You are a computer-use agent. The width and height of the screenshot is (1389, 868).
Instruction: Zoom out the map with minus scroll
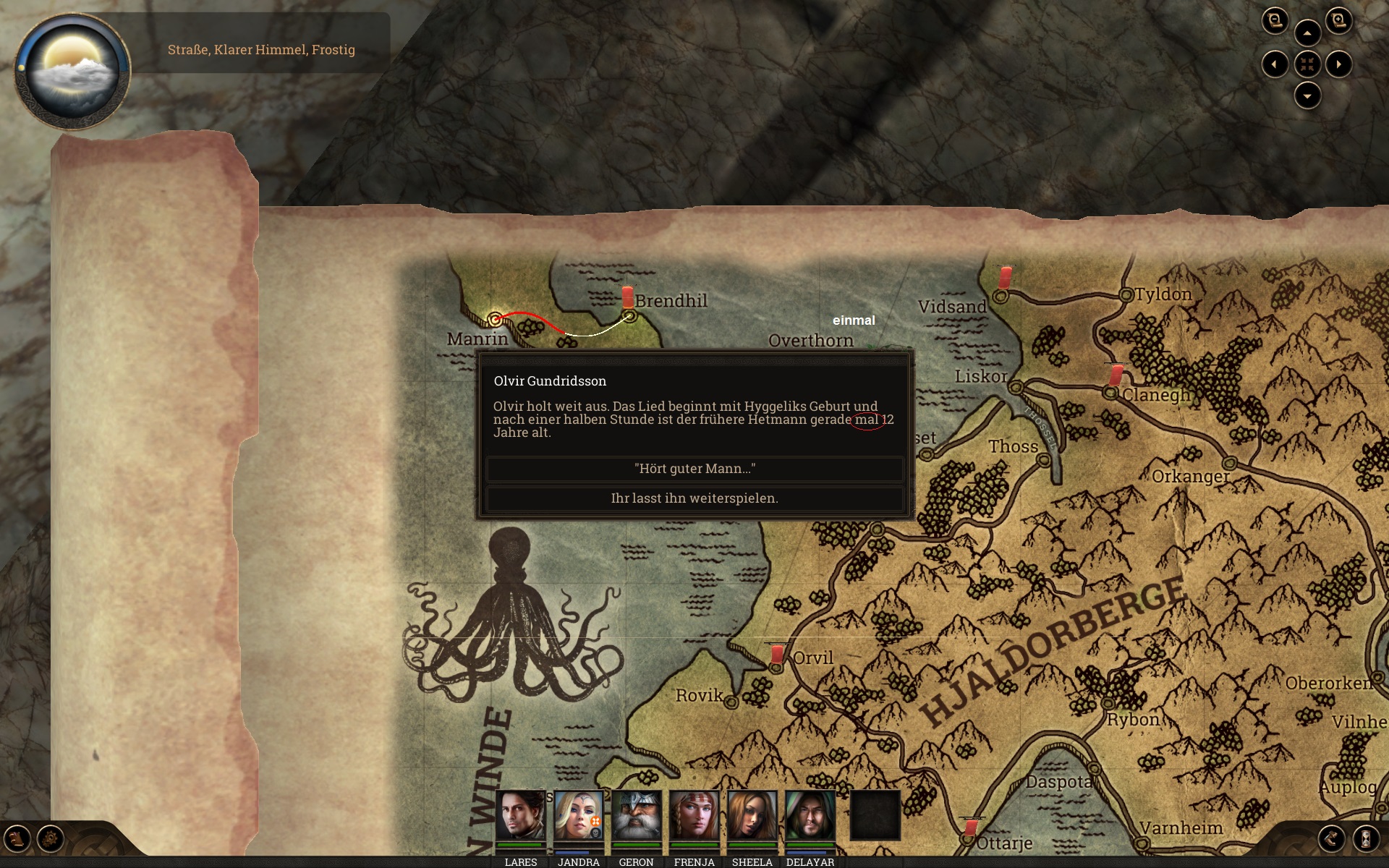tap(1275, 21)
